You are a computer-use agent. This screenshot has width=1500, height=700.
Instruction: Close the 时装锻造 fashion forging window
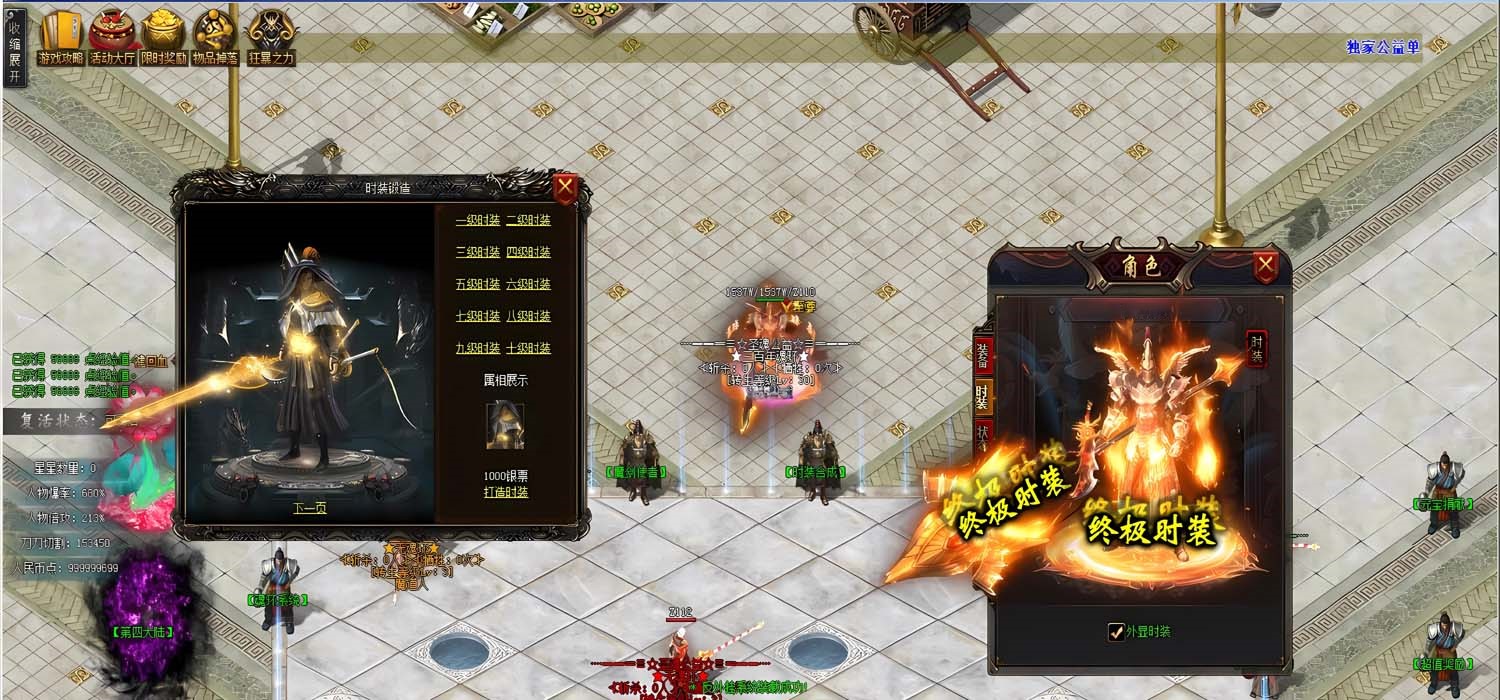(x=565, y=187)
